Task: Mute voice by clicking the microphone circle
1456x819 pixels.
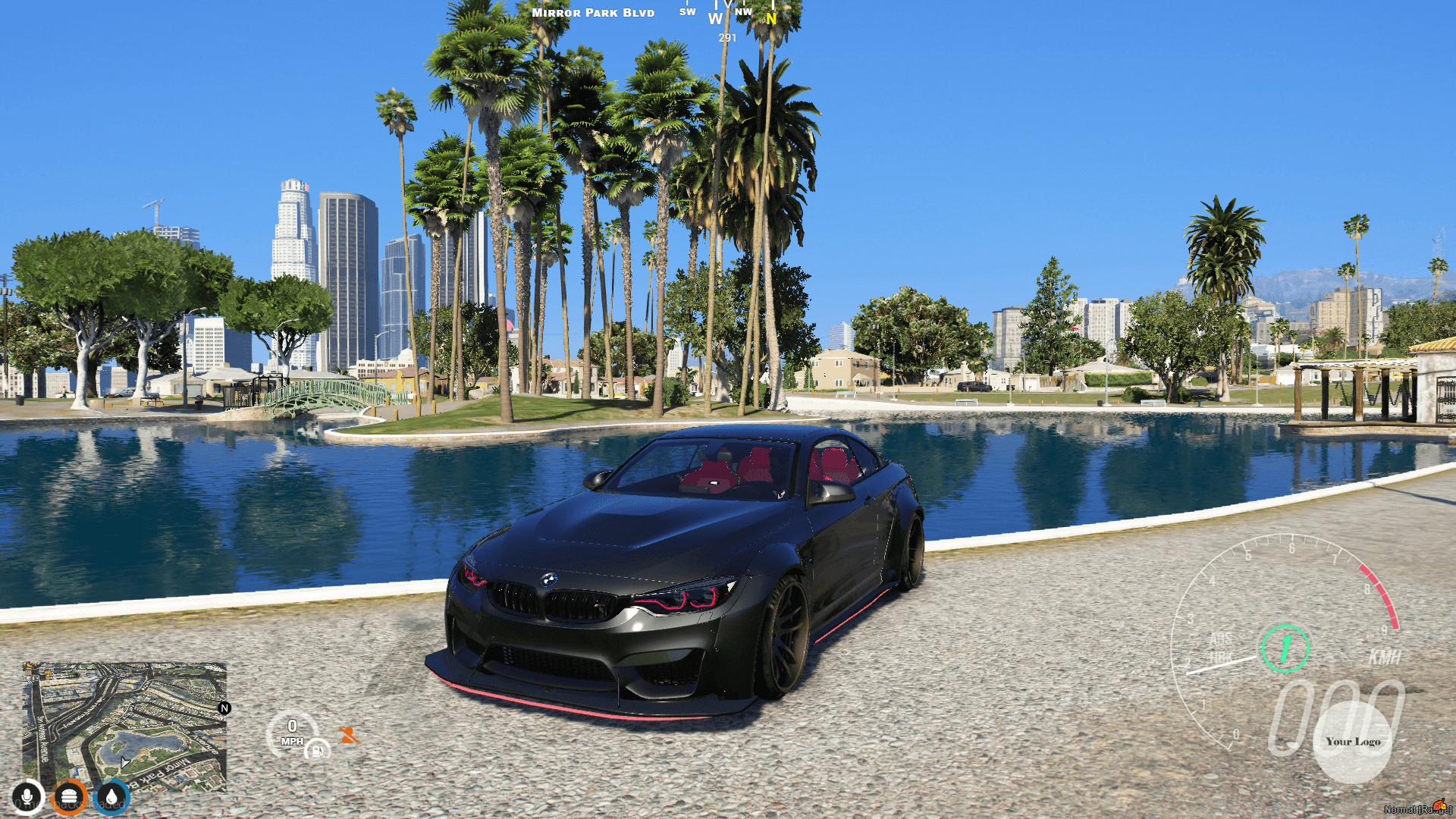Action: (27, 796)
